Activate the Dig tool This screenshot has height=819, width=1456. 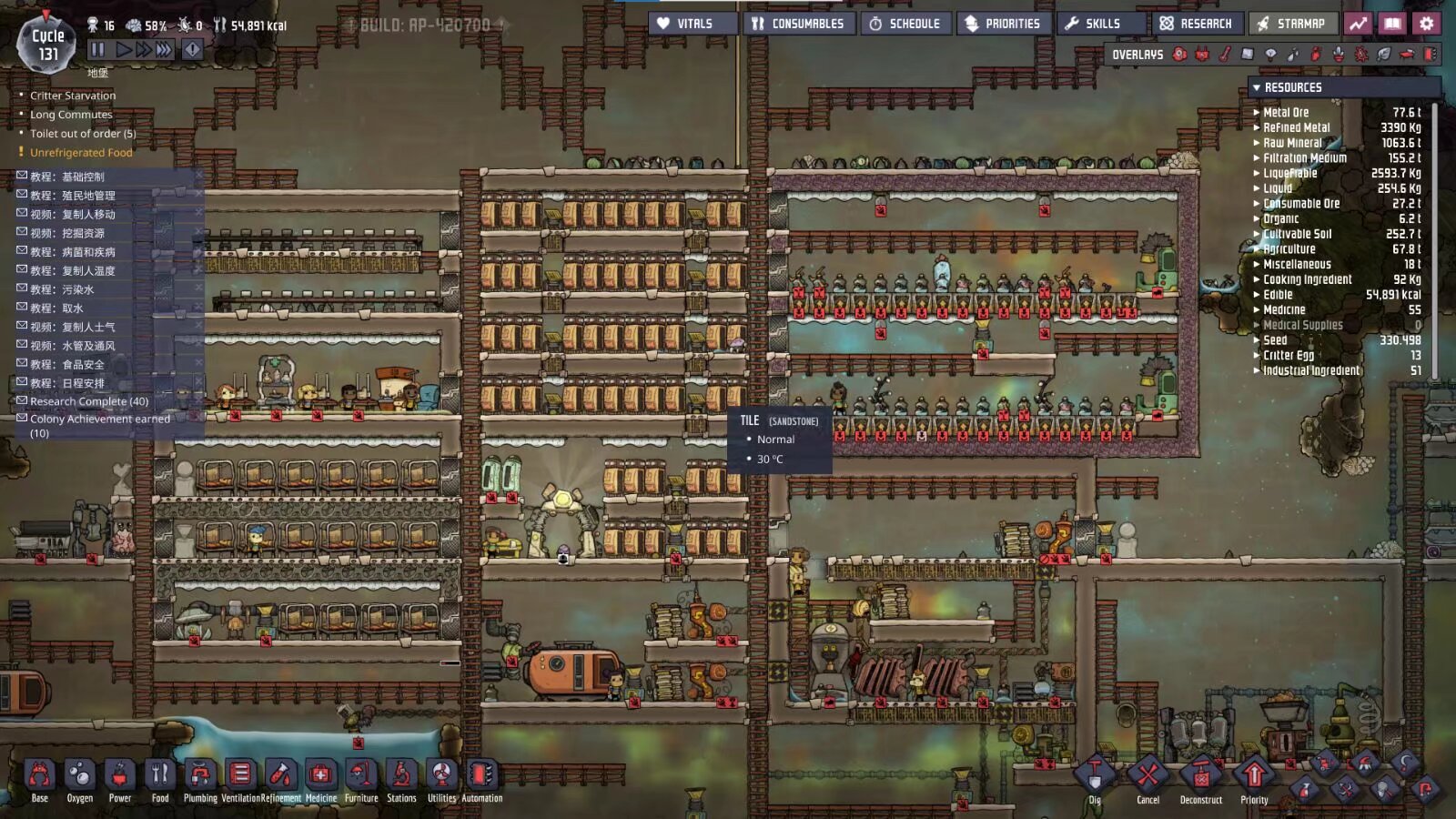point(1095,776)
